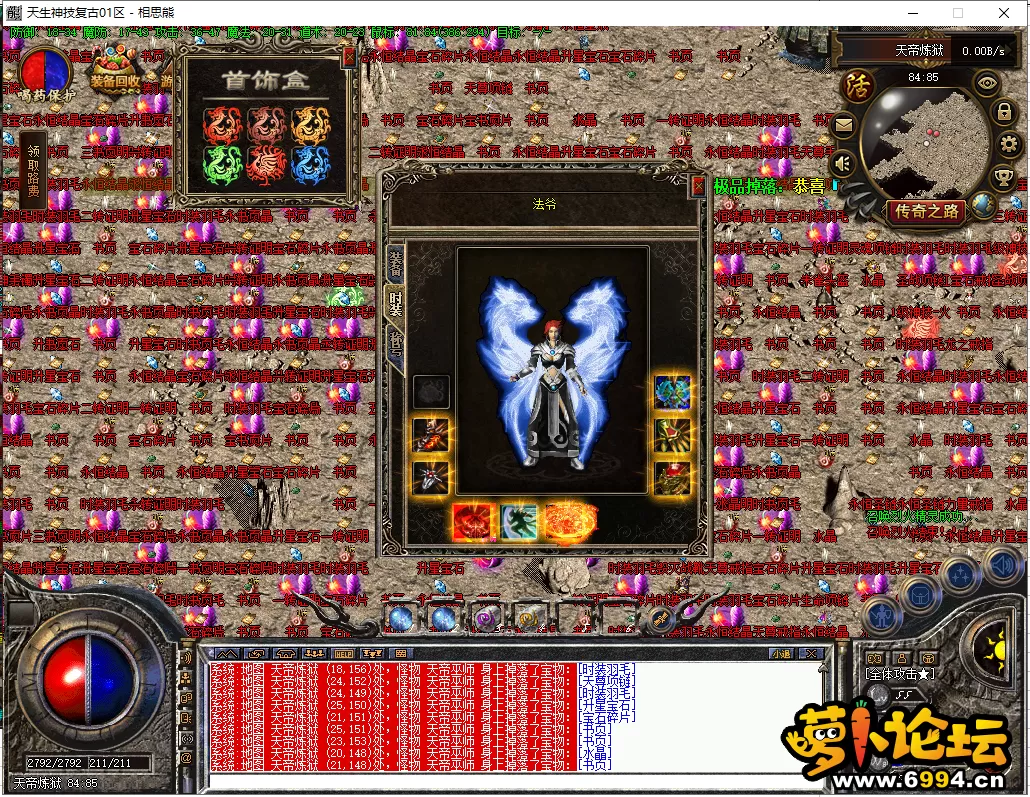Click the 活 activity button
Screen dimensions: 1030x797
[857, 84]
